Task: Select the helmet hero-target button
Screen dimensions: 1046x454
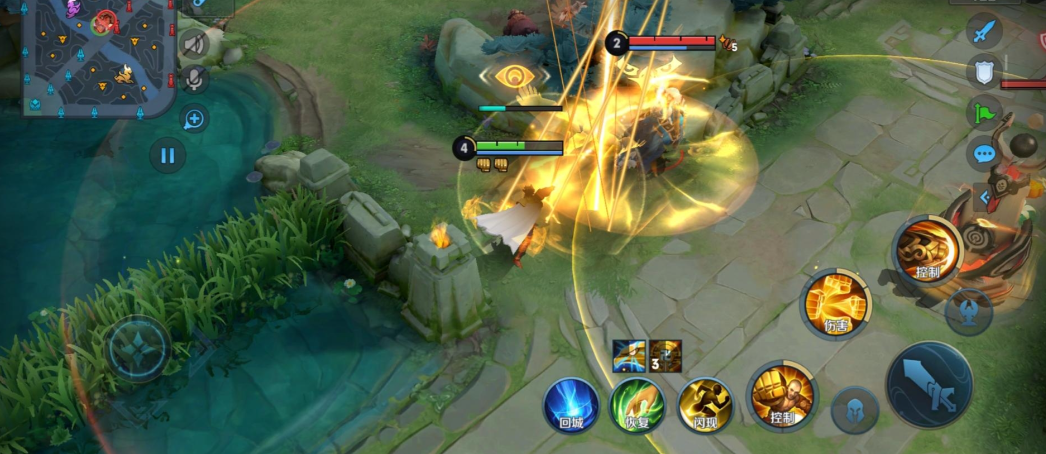Action: [855, 410]
